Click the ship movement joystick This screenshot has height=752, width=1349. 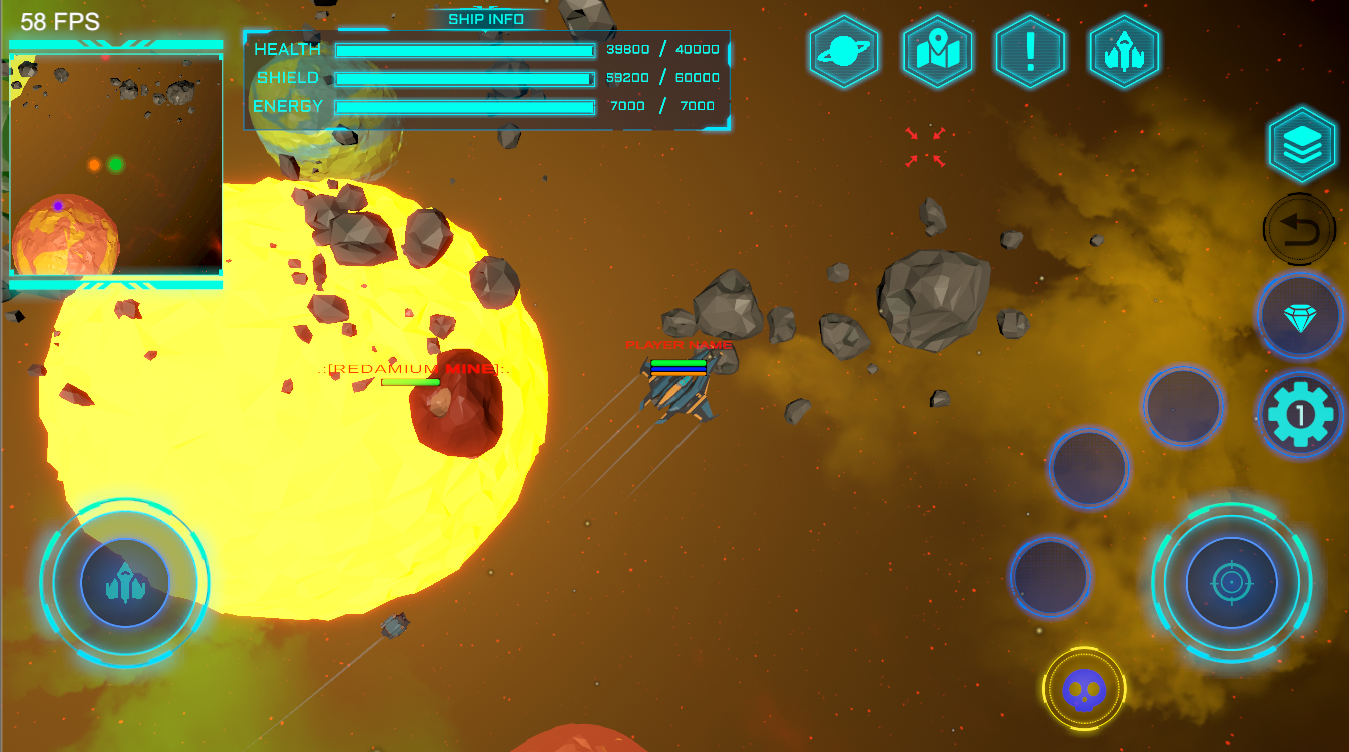click(125, 583)
